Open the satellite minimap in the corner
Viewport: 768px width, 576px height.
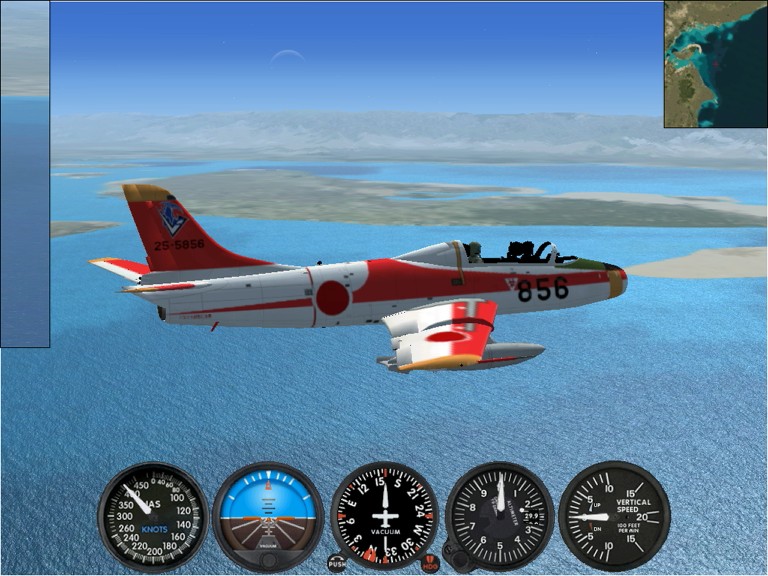pyautogui.click(x=715, y=64)
